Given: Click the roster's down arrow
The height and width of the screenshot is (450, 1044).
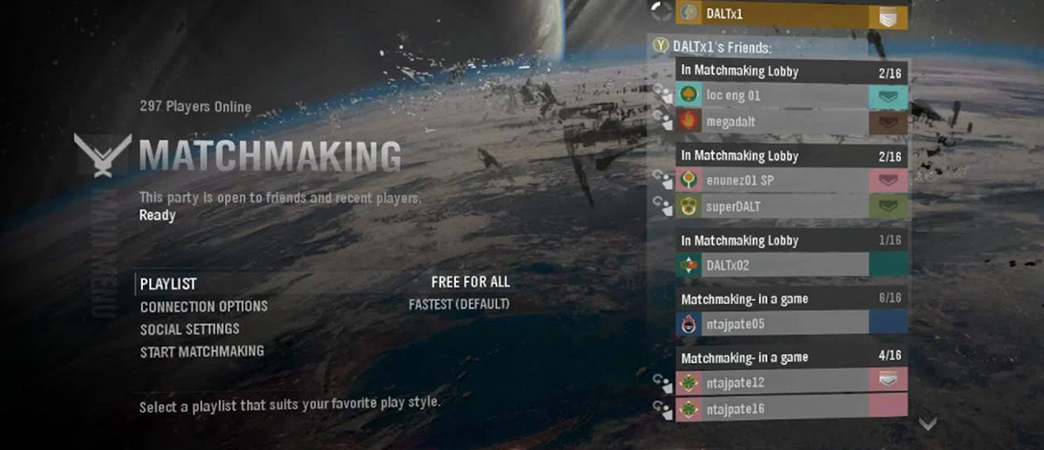Looking at the screenshot, I should [928, 424].
